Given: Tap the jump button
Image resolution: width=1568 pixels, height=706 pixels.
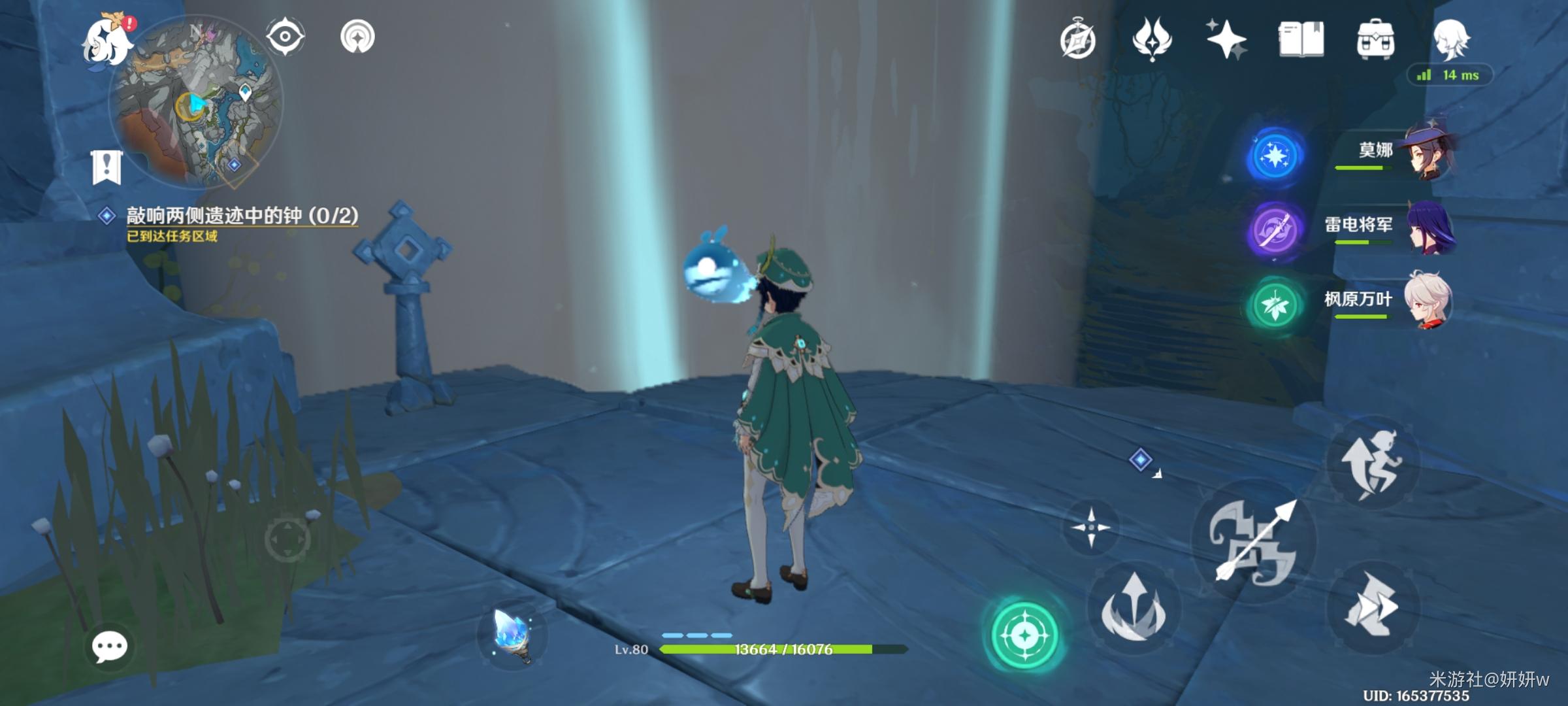Looking at the screenshot, I should tap(1372, 463).
